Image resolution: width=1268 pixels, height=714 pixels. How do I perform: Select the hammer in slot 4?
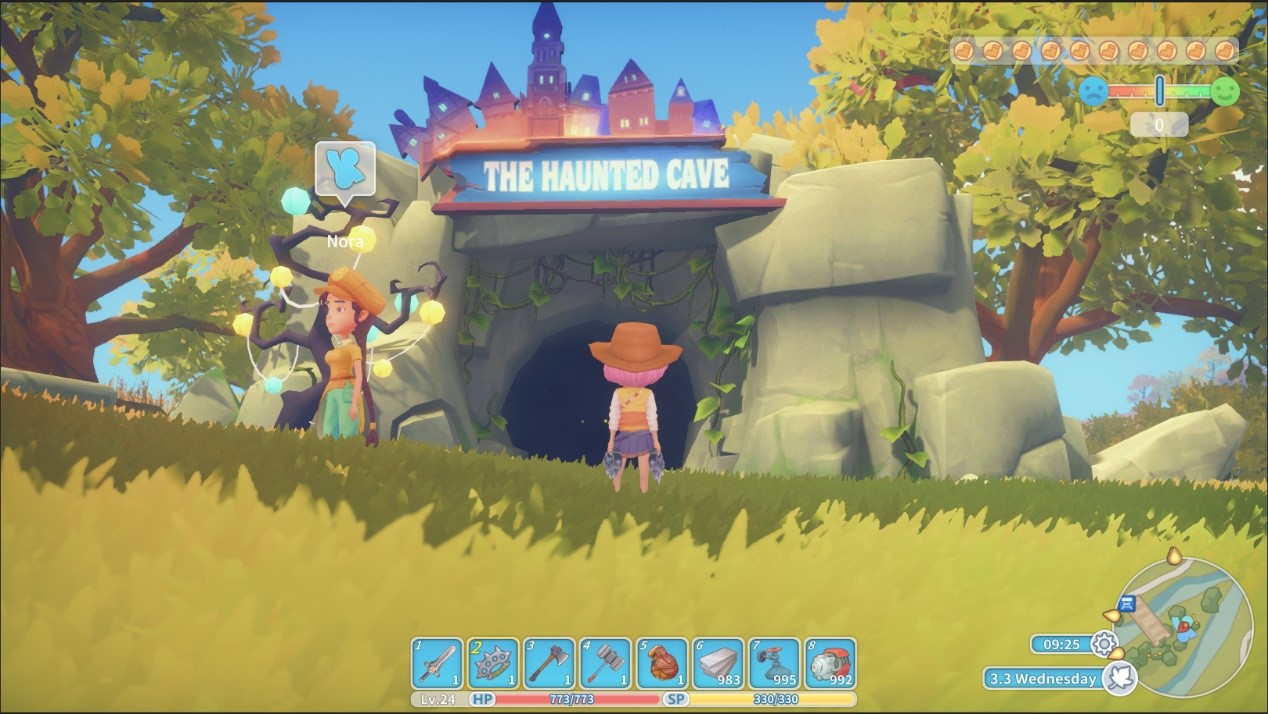click(x=606, y=663)
